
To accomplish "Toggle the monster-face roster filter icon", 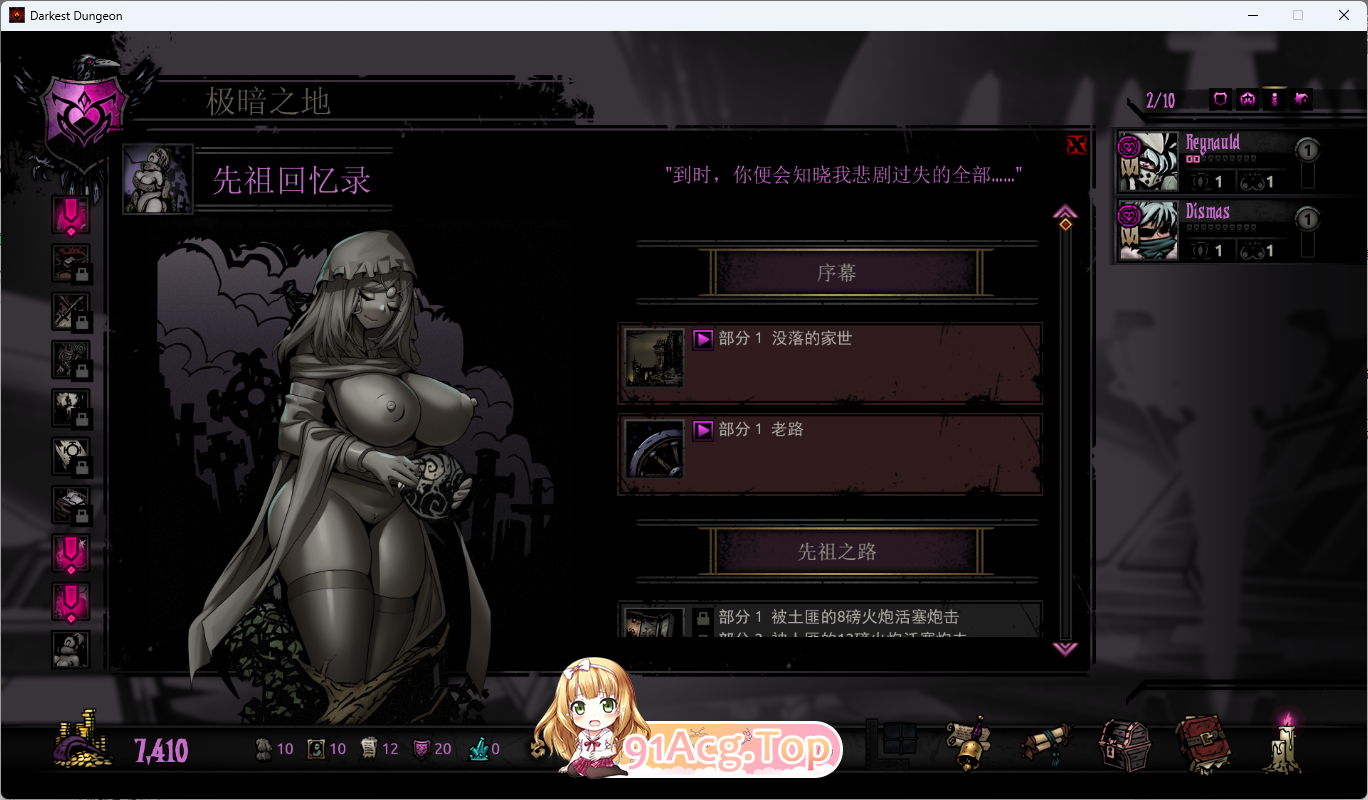I will pos(1247,99).
